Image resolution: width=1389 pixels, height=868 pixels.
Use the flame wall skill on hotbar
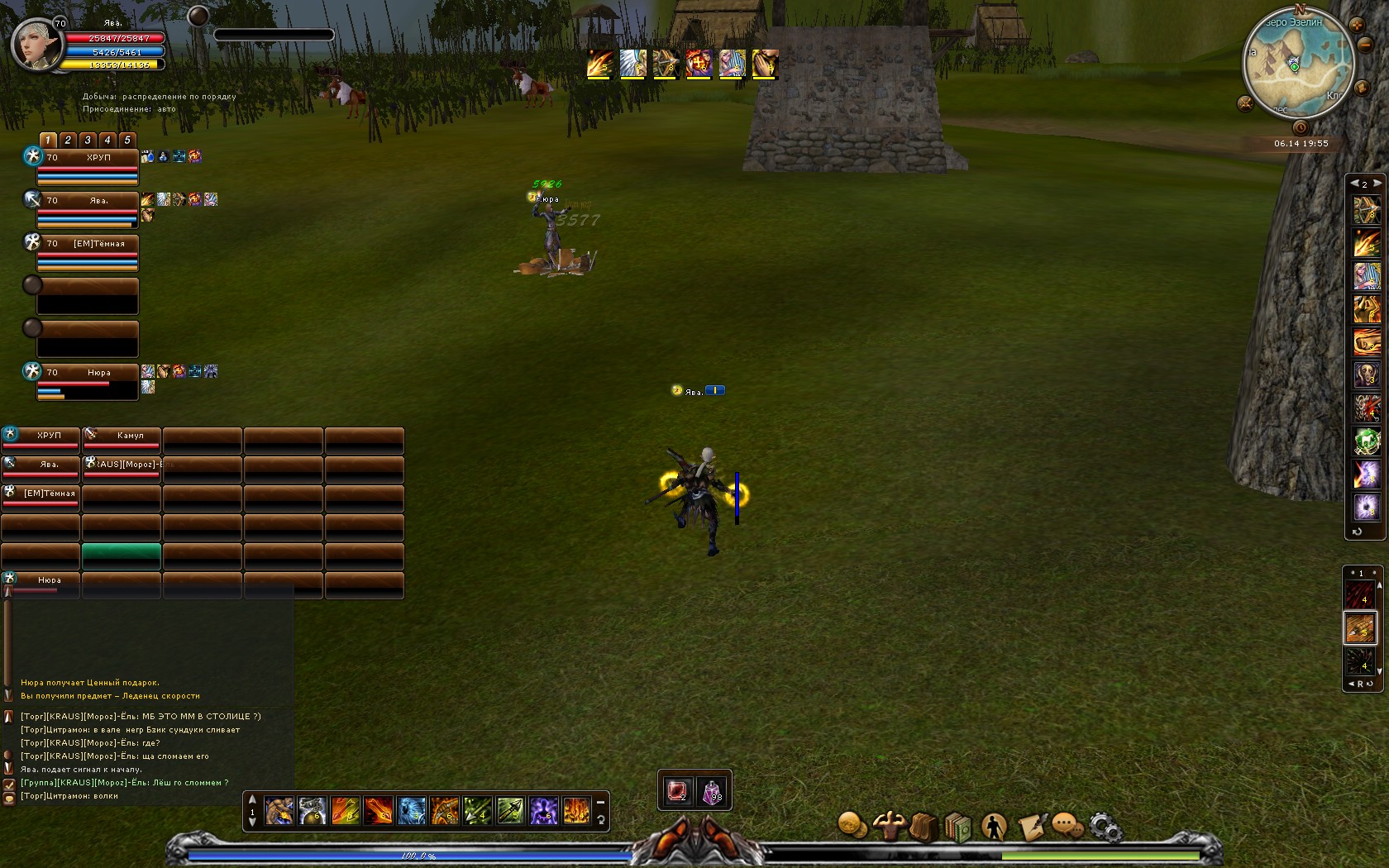tap(576, 811)
